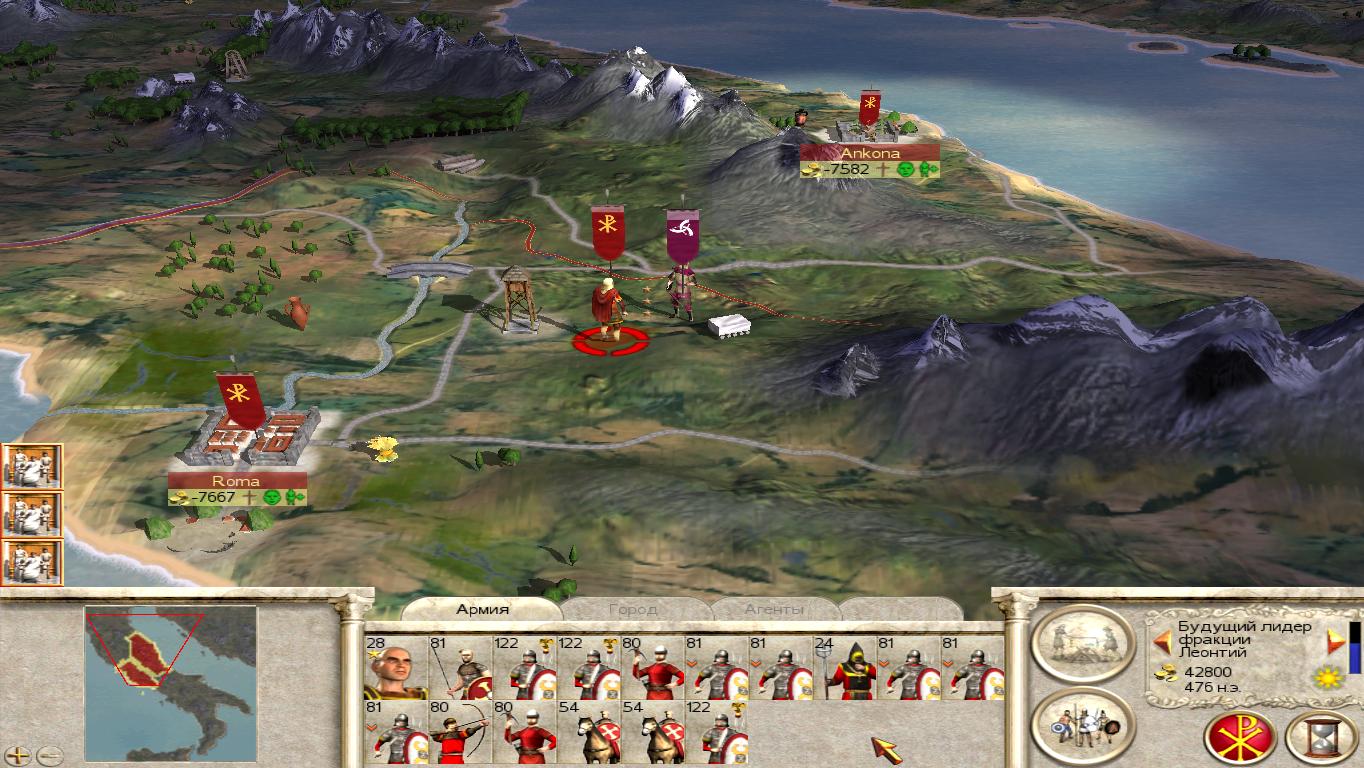Screen dimensions: 1364x768
Task: Select the javelin thrower with round shield
Action: point(460,668)
